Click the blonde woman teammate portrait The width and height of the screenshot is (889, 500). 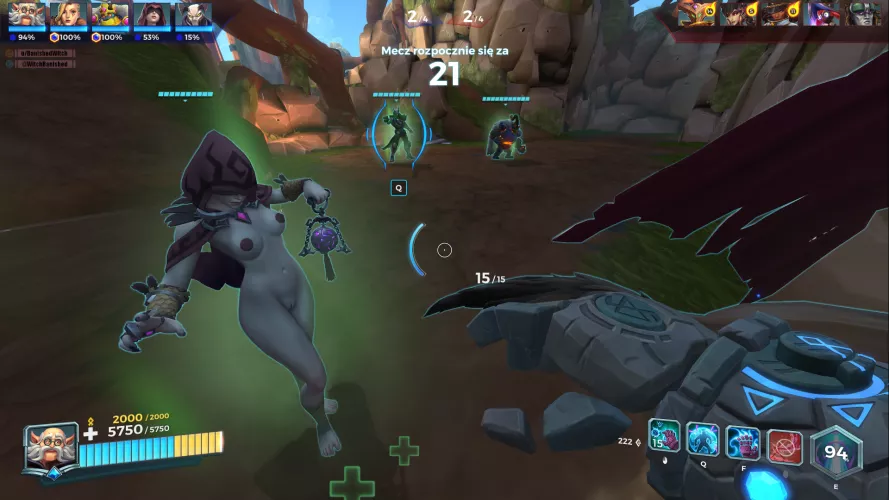(x=69, y=14)
